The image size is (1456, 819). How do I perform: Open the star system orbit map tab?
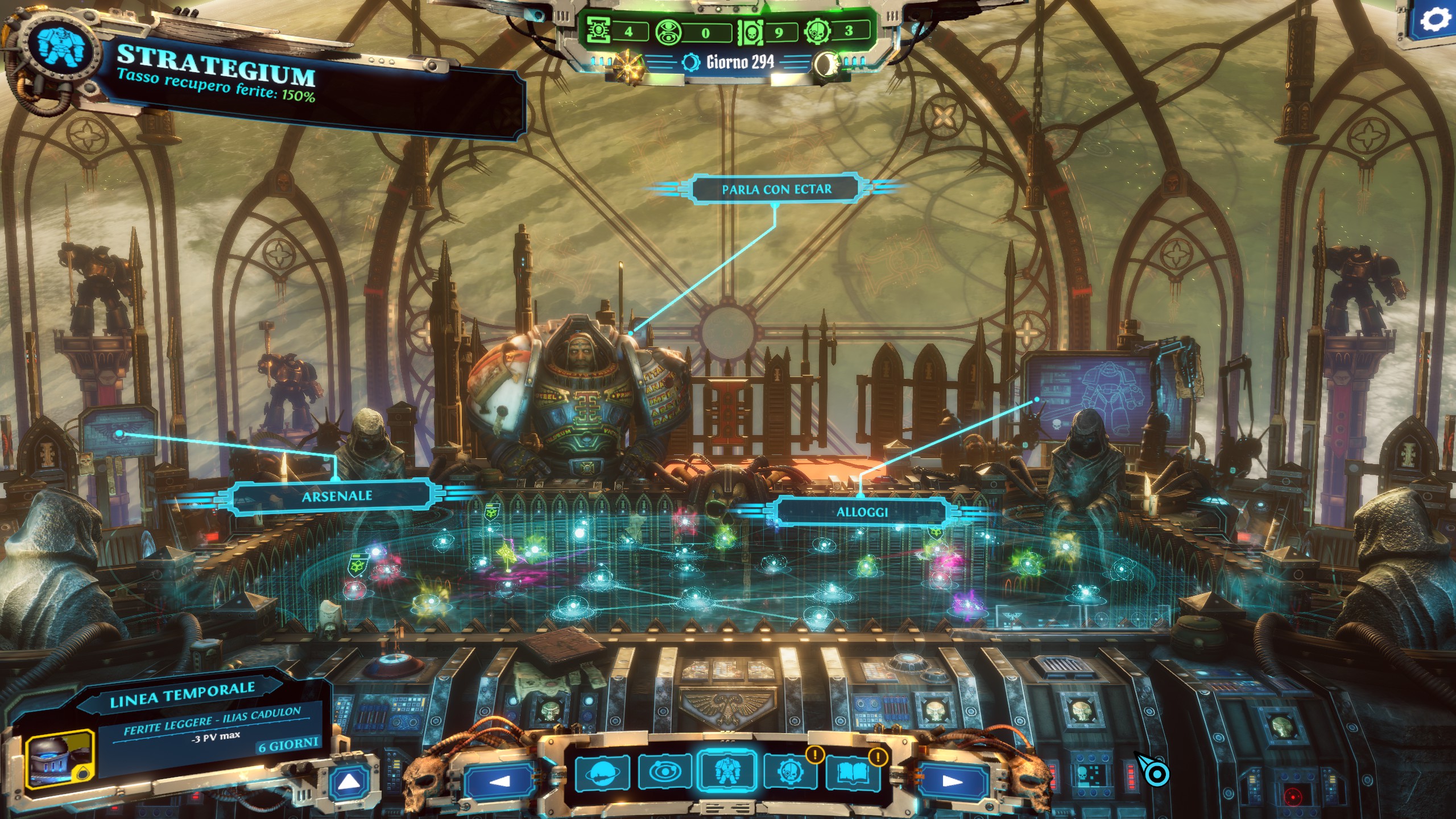[664, 772]
